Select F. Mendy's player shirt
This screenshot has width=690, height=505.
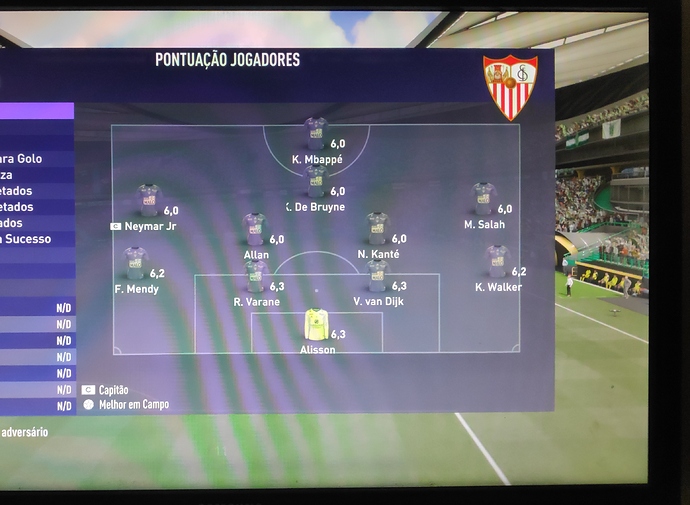135,263
